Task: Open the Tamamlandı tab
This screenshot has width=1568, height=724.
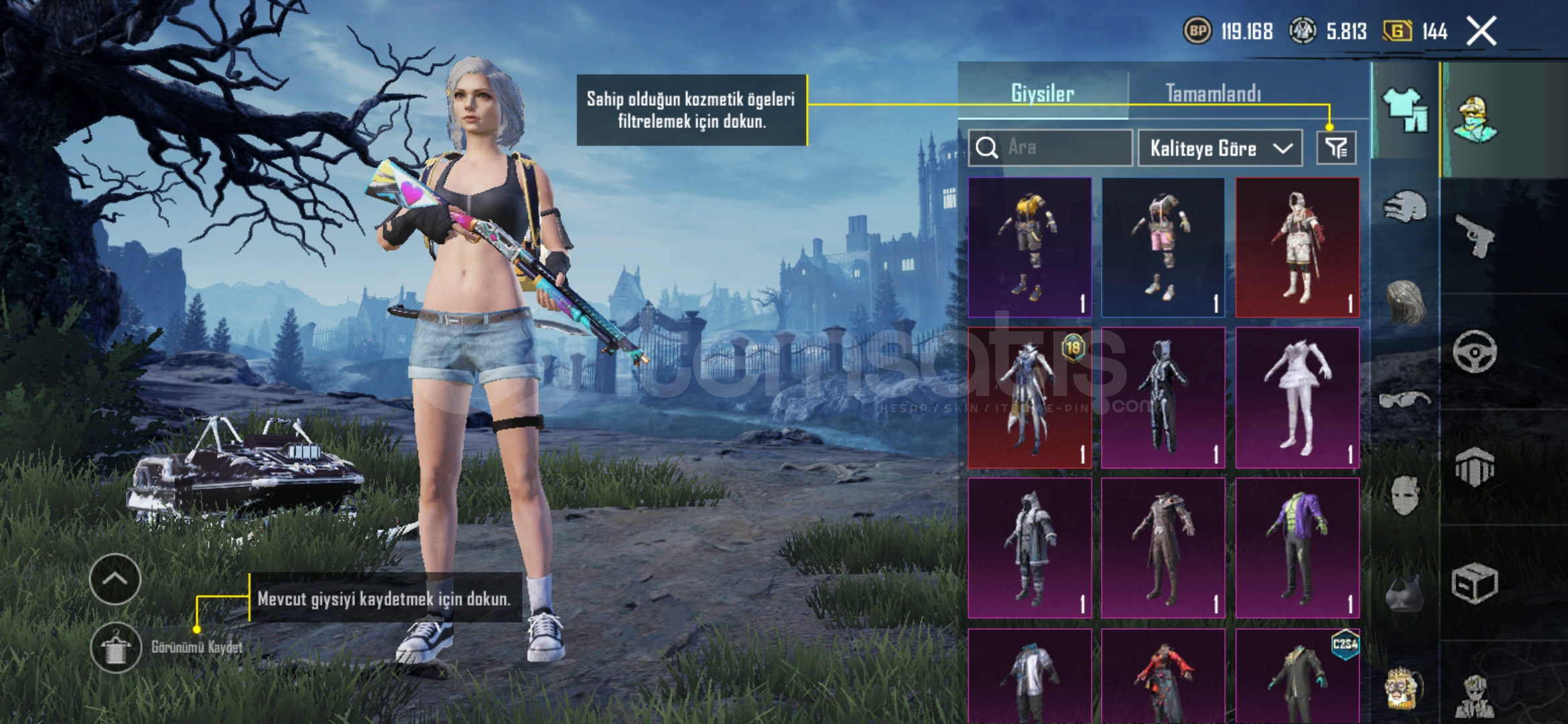Action: (x=1214, y=93)
